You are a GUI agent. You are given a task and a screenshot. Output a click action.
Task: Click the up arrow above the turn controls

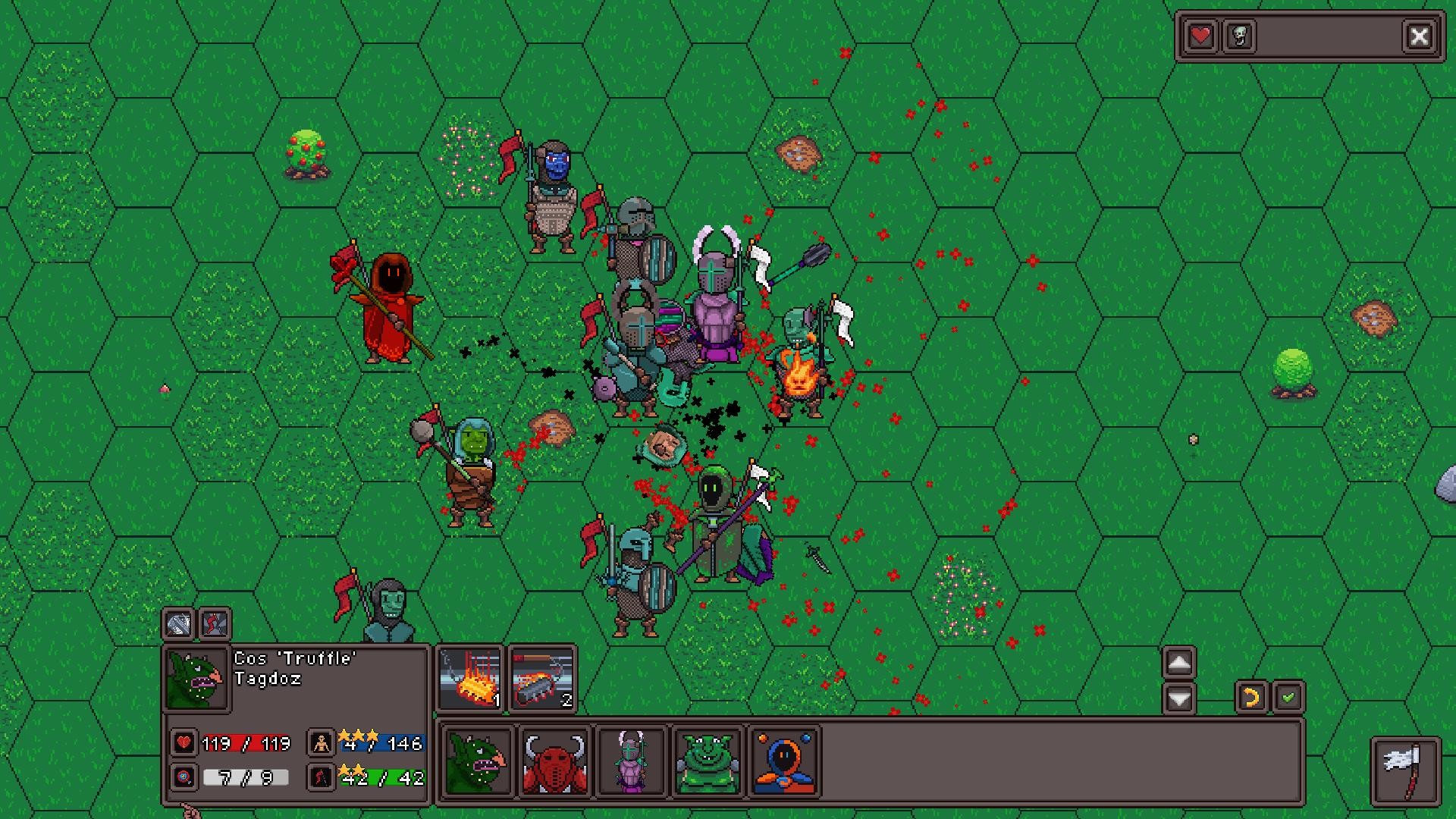pos(1178,662)
